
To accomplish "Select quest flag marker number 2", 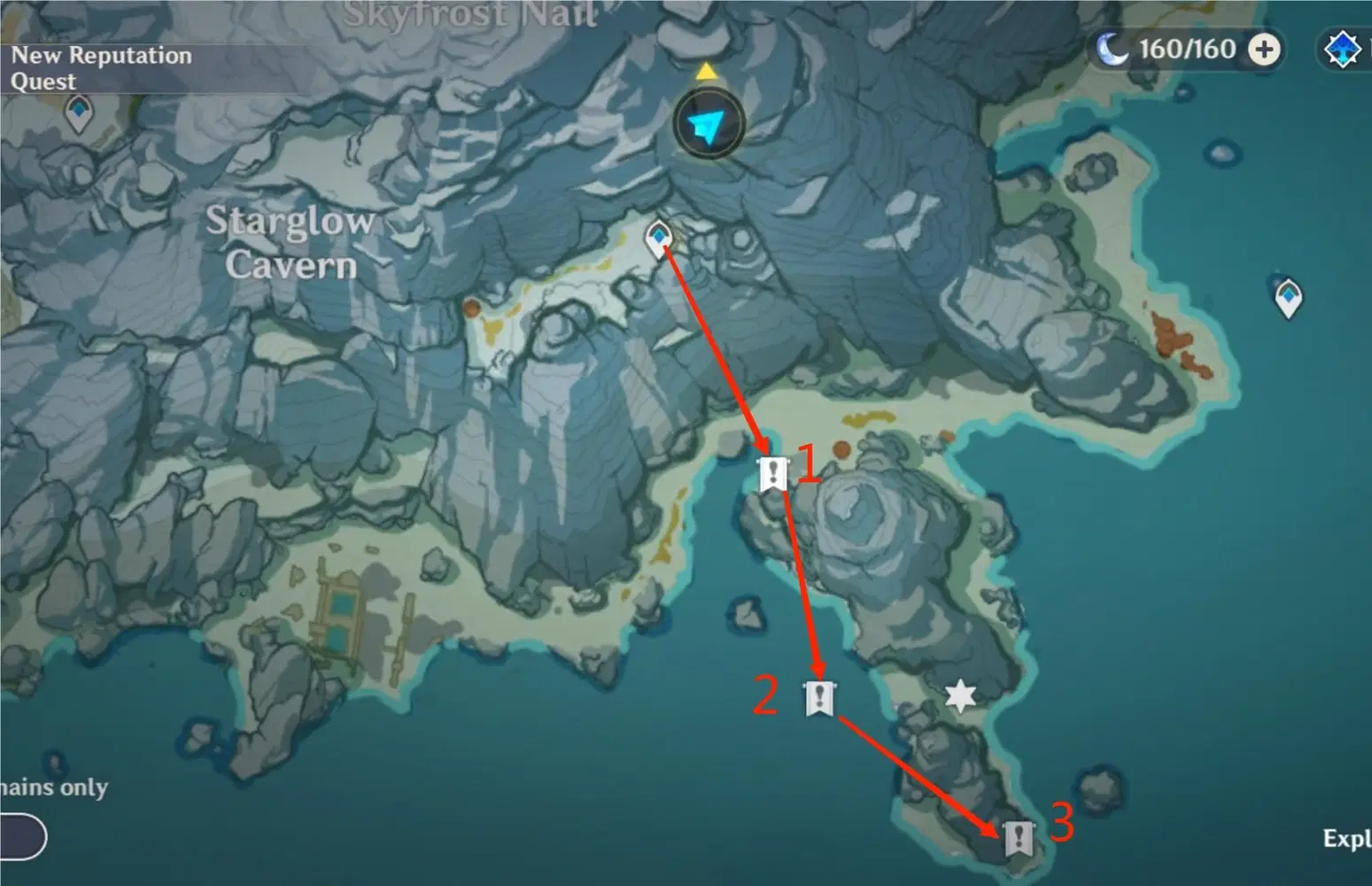I will click(x=819, y=699).
